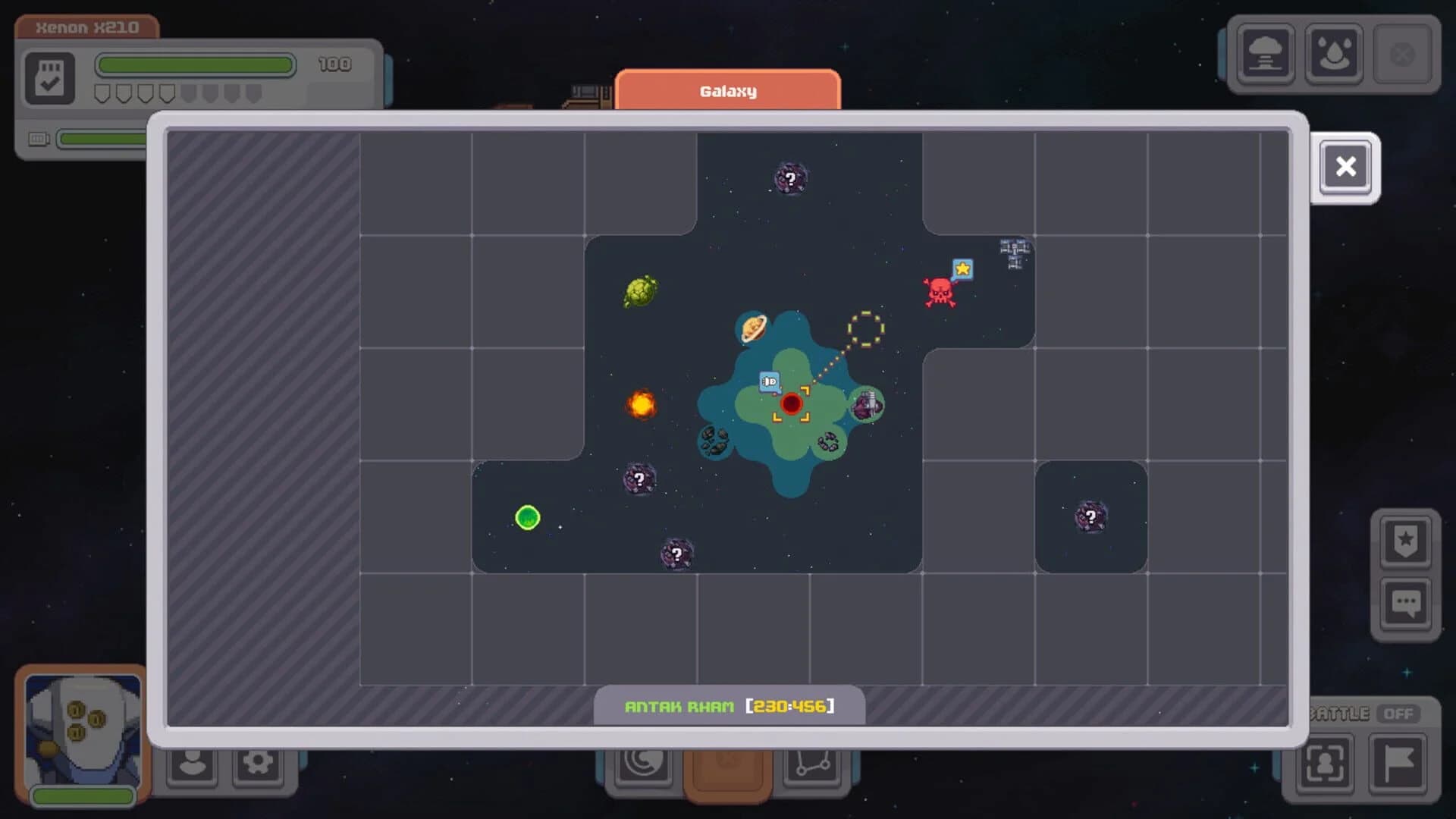Click the red skull pirate marker on map

[939, 292]
